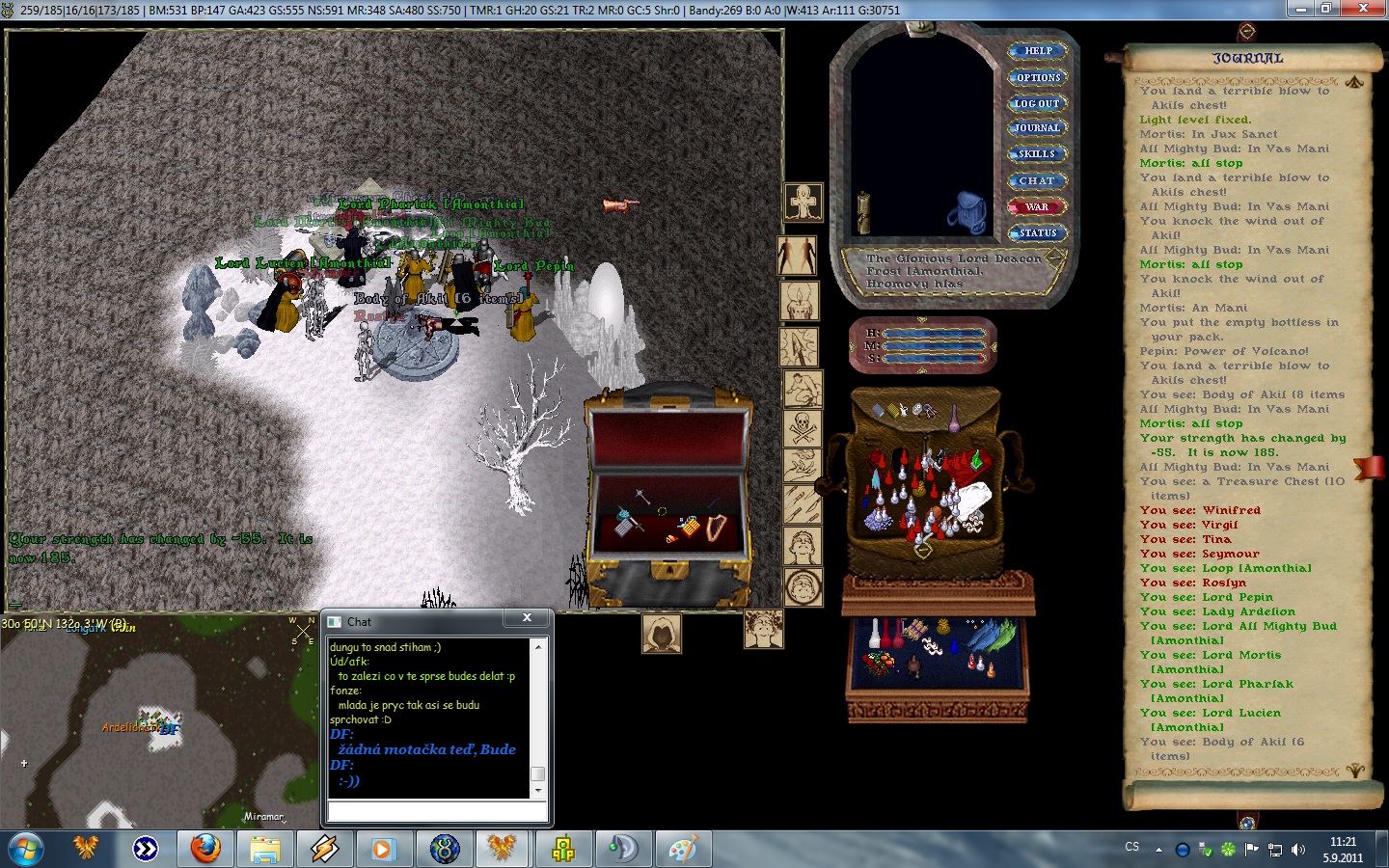The width and height of the screenshot is (1389, 868).
Task: Open Firefox from the Windows taskbar
Action: (204, 849)
